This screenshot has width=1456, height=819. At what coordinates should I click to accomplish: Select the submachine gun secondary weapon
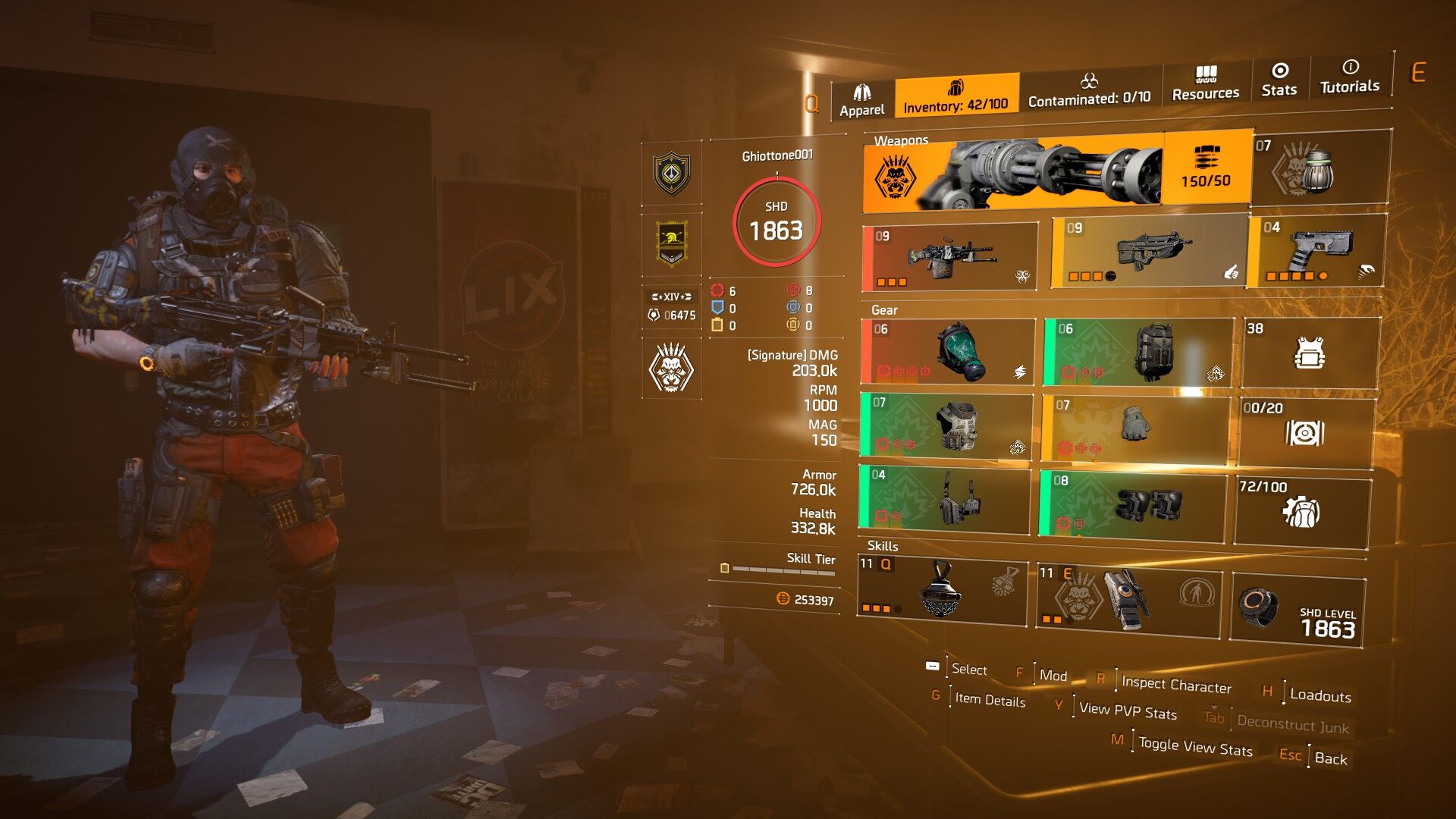coord(1148,253)
